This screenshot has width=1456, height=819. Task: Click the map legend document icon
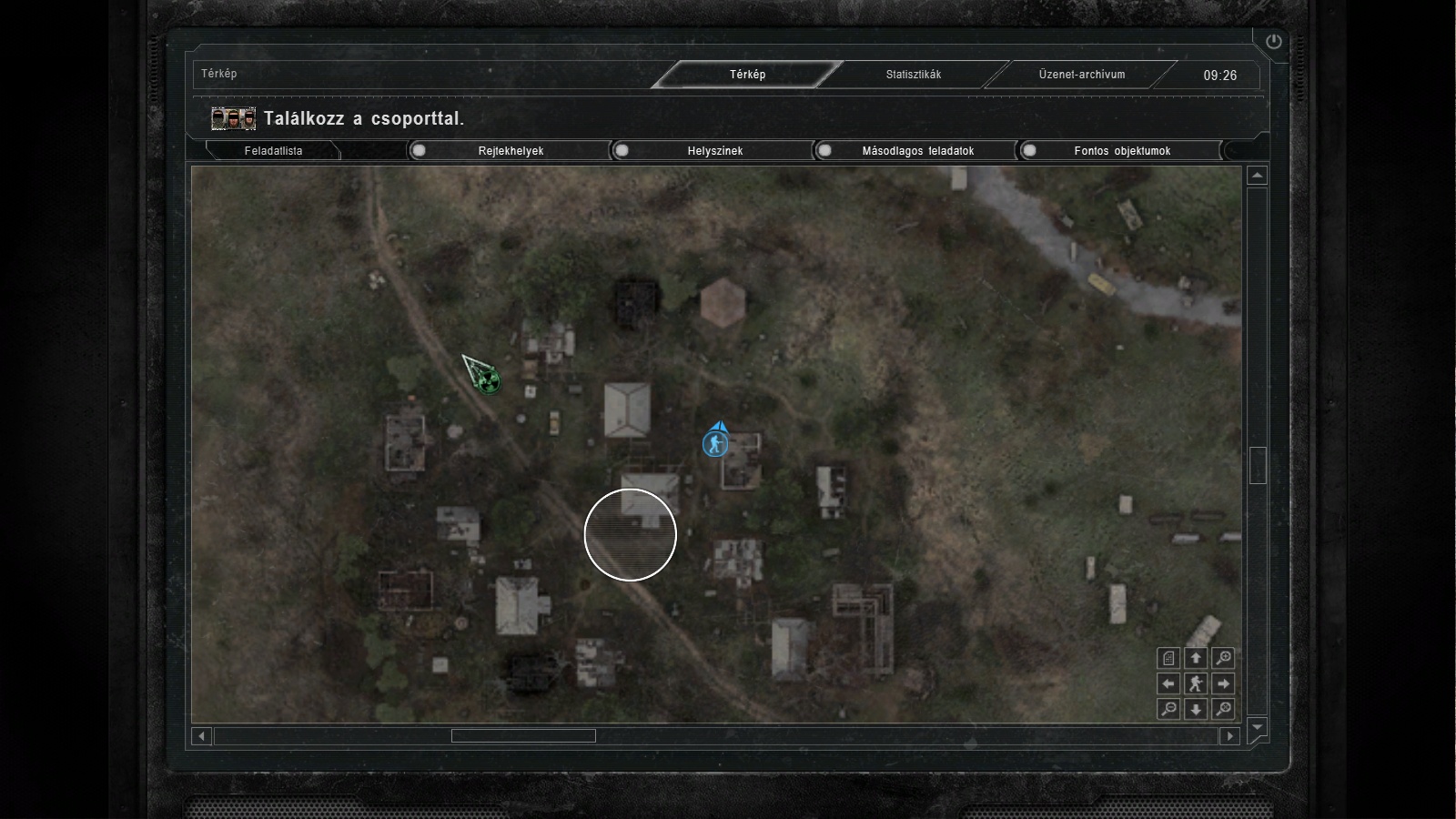point(1168,658)
